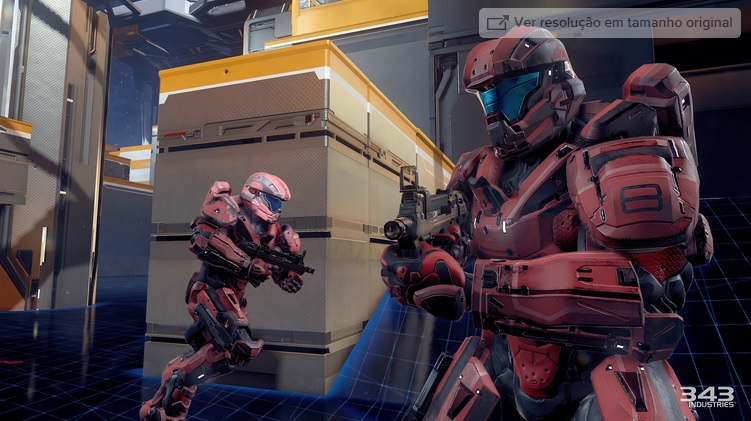Open "Ver resolução em tamanho original" link

610,23
